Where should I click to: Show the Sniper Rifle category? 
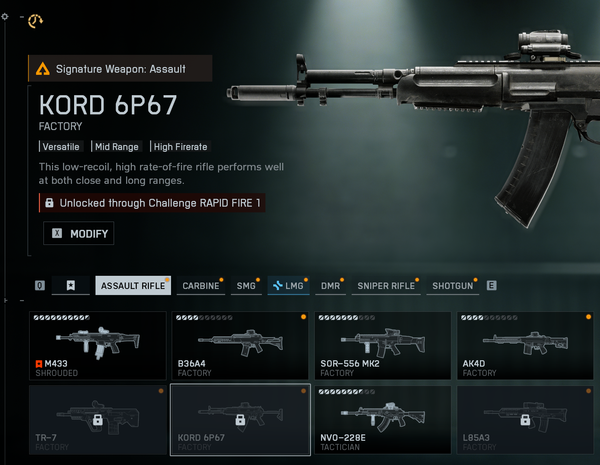(x=386, y=286)
